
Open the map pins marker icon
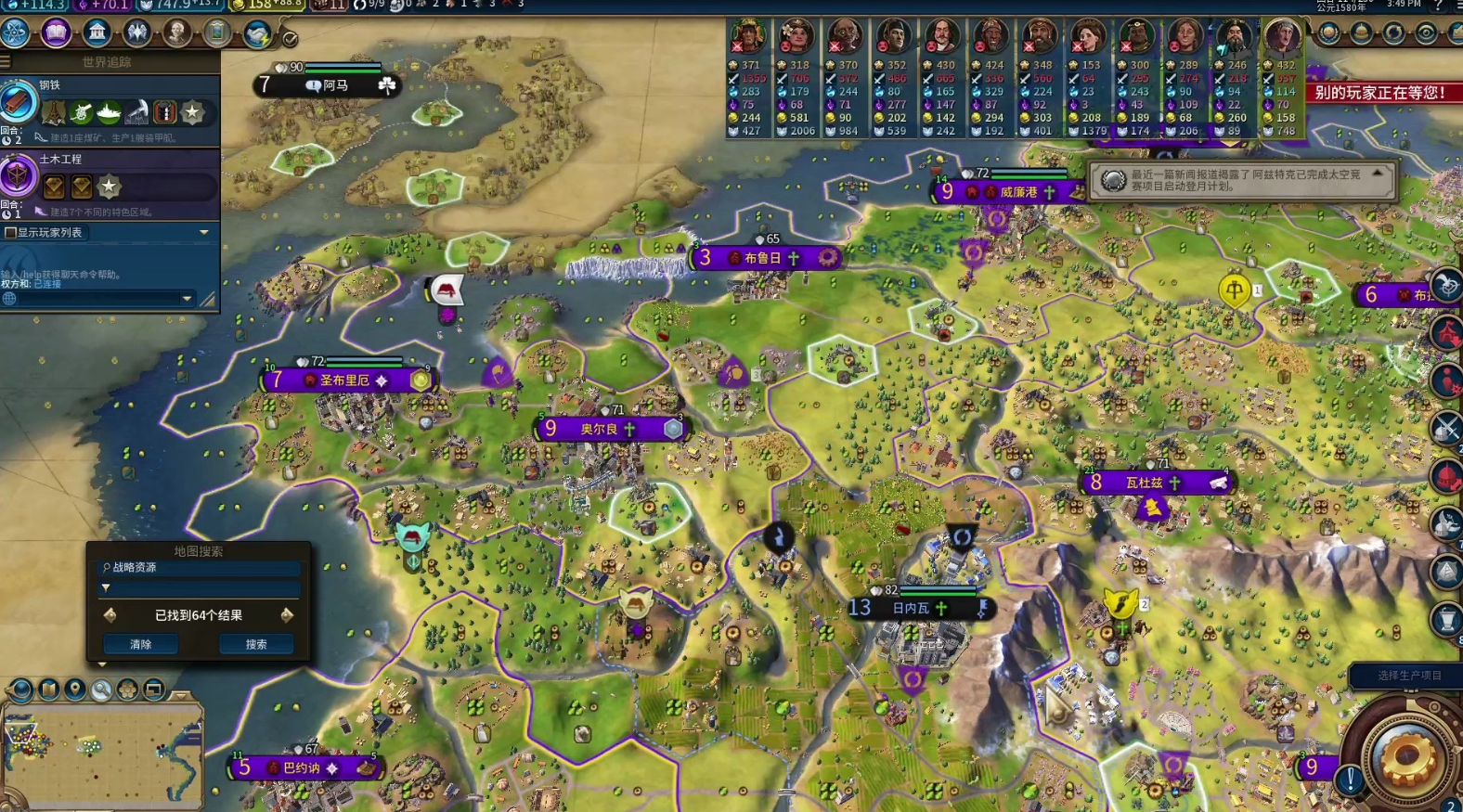tap(74, 690)
